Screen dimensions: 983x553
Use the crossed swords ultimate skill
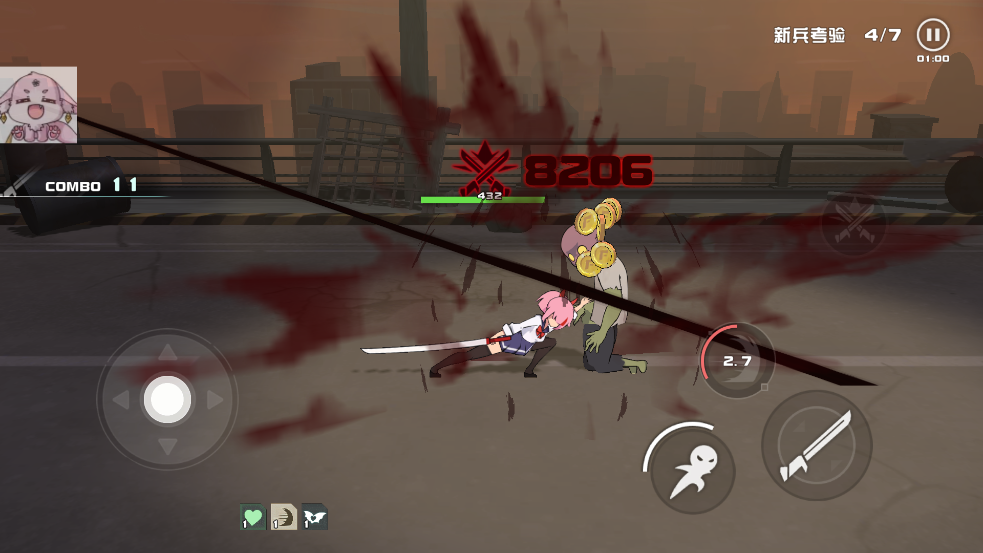(x=852, y=222)
